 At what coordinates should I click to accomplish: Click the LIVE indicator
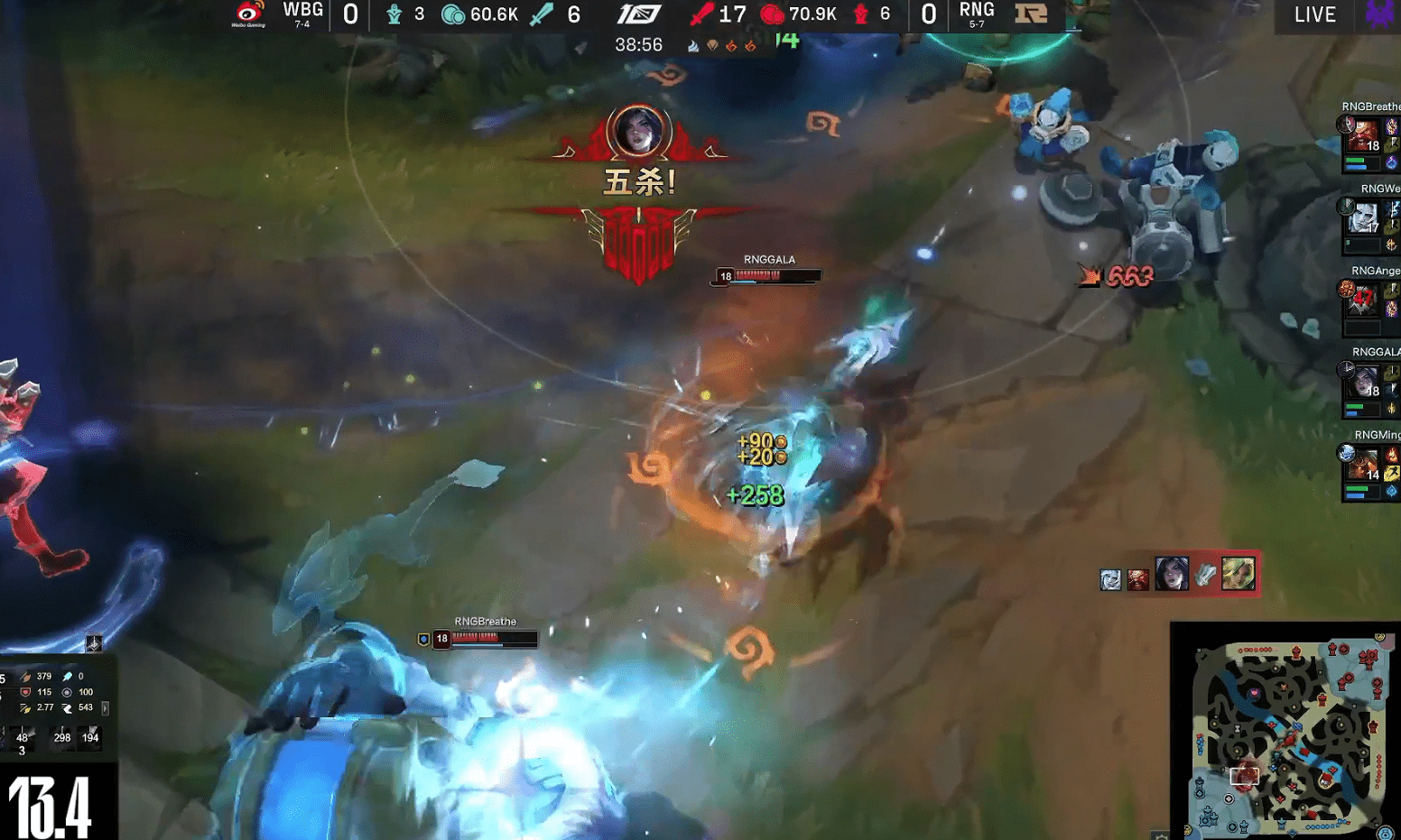click(x=1314, y=14)
